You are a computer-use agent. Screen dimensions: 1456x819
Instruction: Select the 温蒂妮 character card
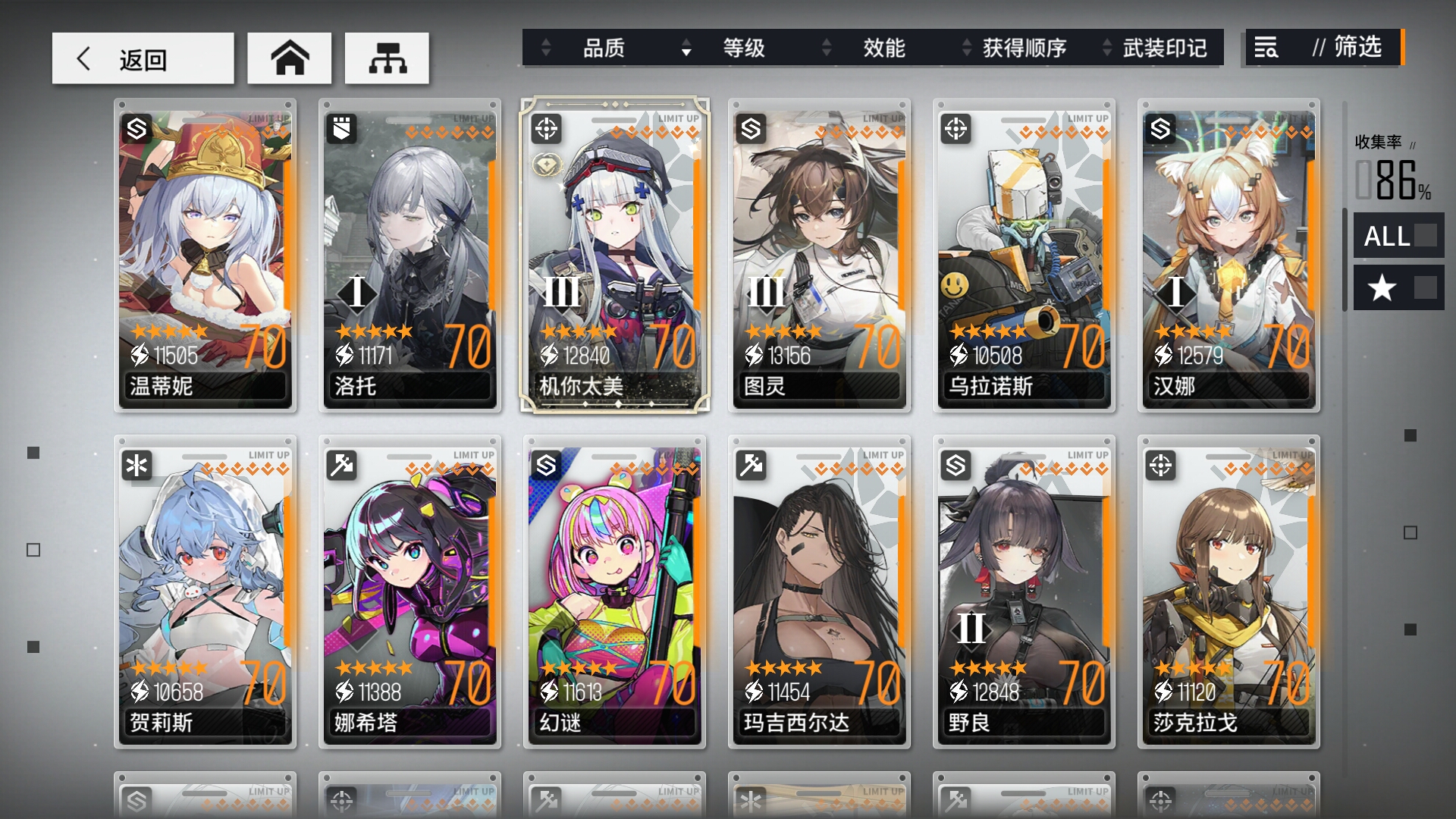pos(205,256)
